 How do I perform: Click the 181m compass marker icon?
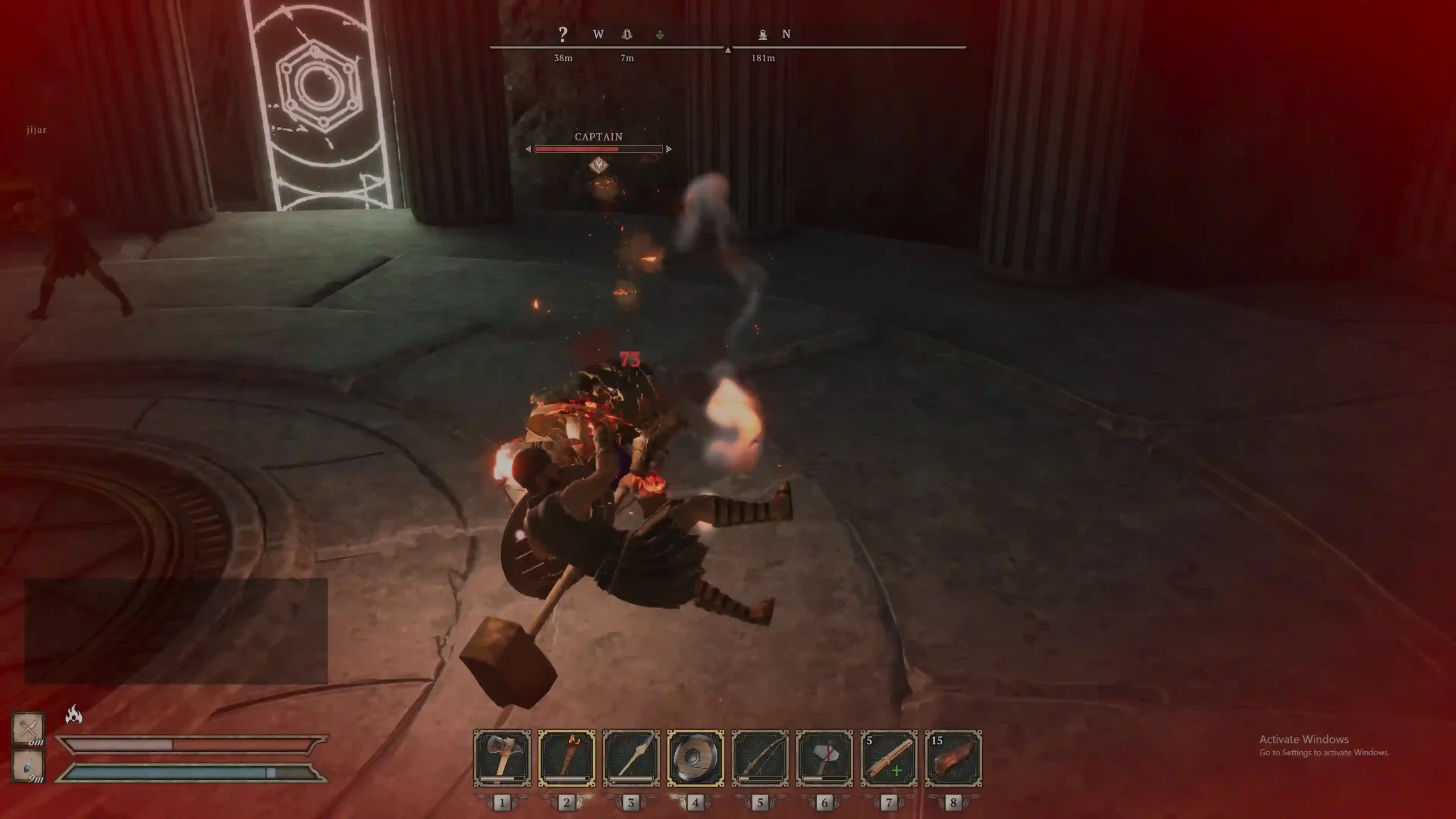coord(763,35)
